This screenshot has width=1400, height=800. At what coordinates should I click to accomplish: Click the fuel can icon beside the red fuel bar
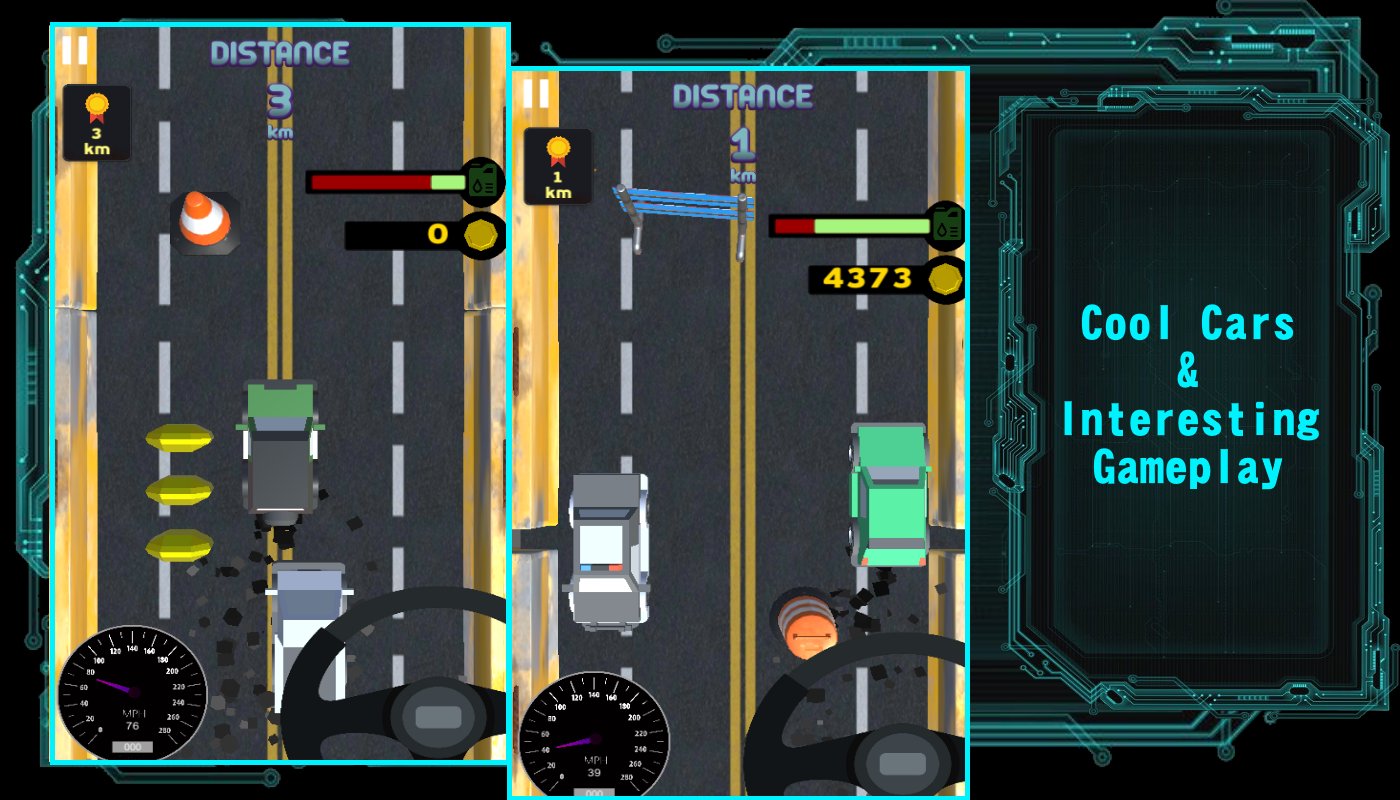(x=478, y=182)
